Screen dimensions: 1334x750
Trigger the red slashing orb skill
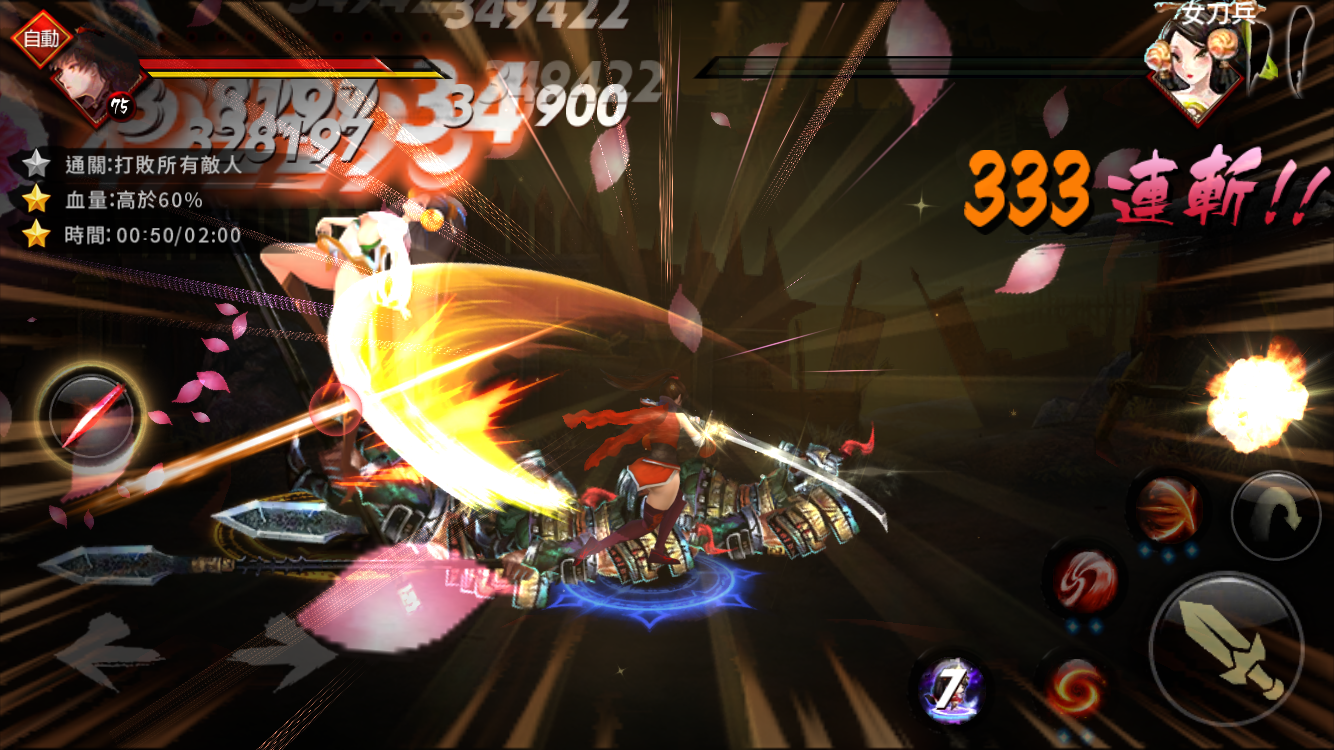coord(1167,508)
